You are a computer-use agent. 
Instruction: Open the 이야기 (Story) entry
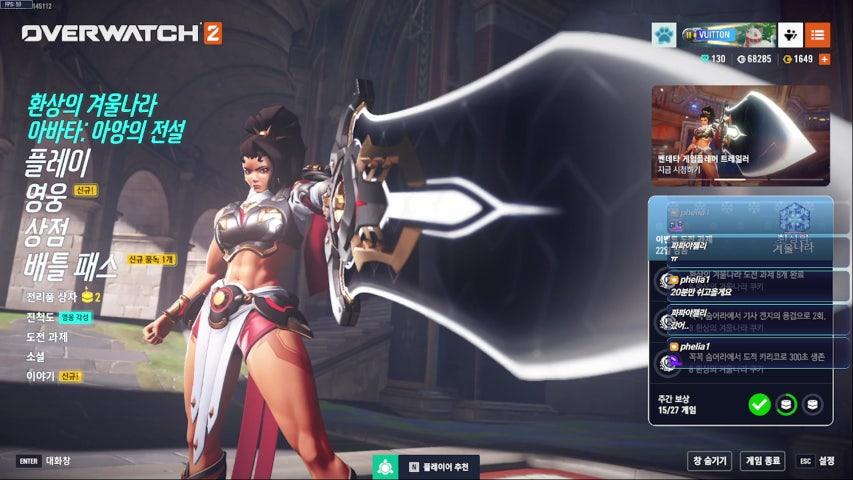tap(40, 376)
